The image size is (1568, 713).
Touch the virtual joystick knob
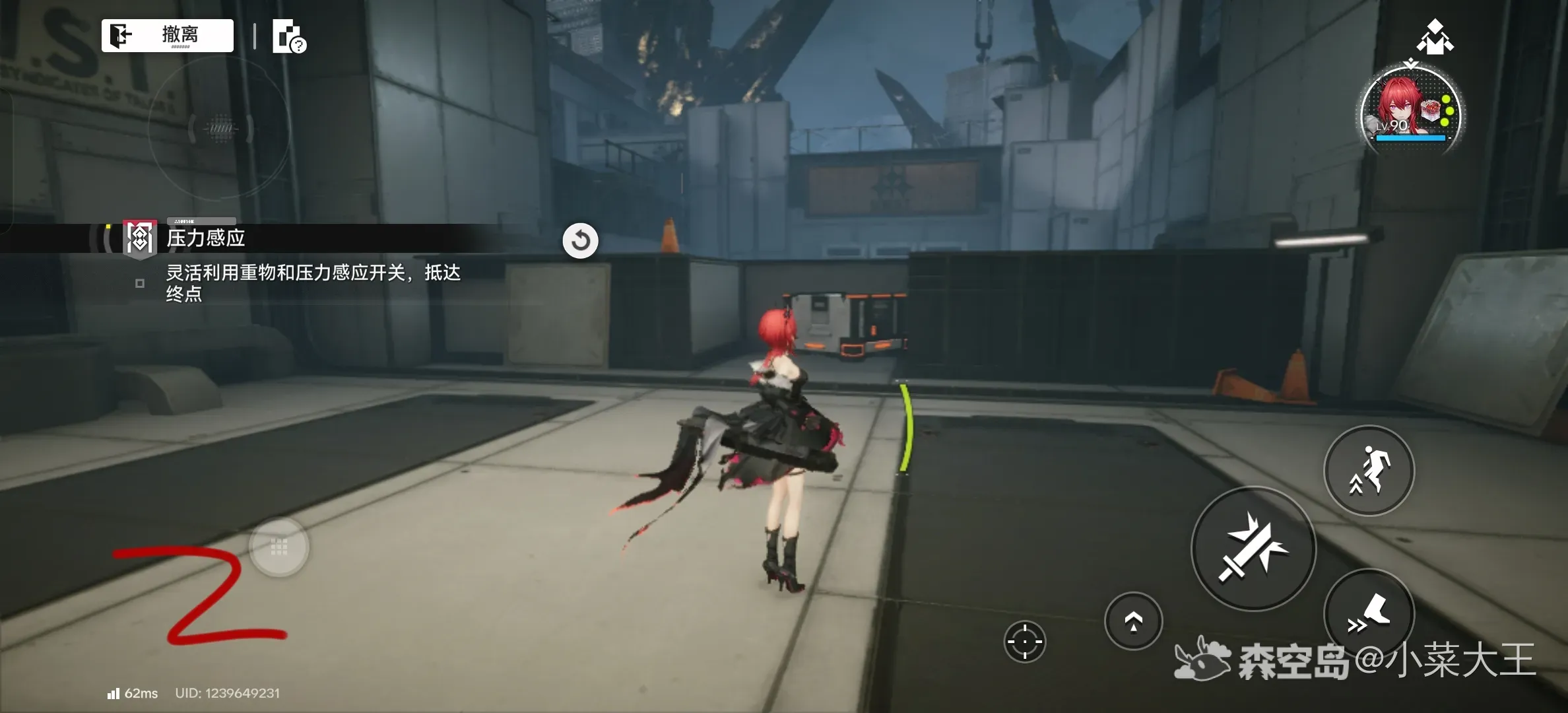279,547
